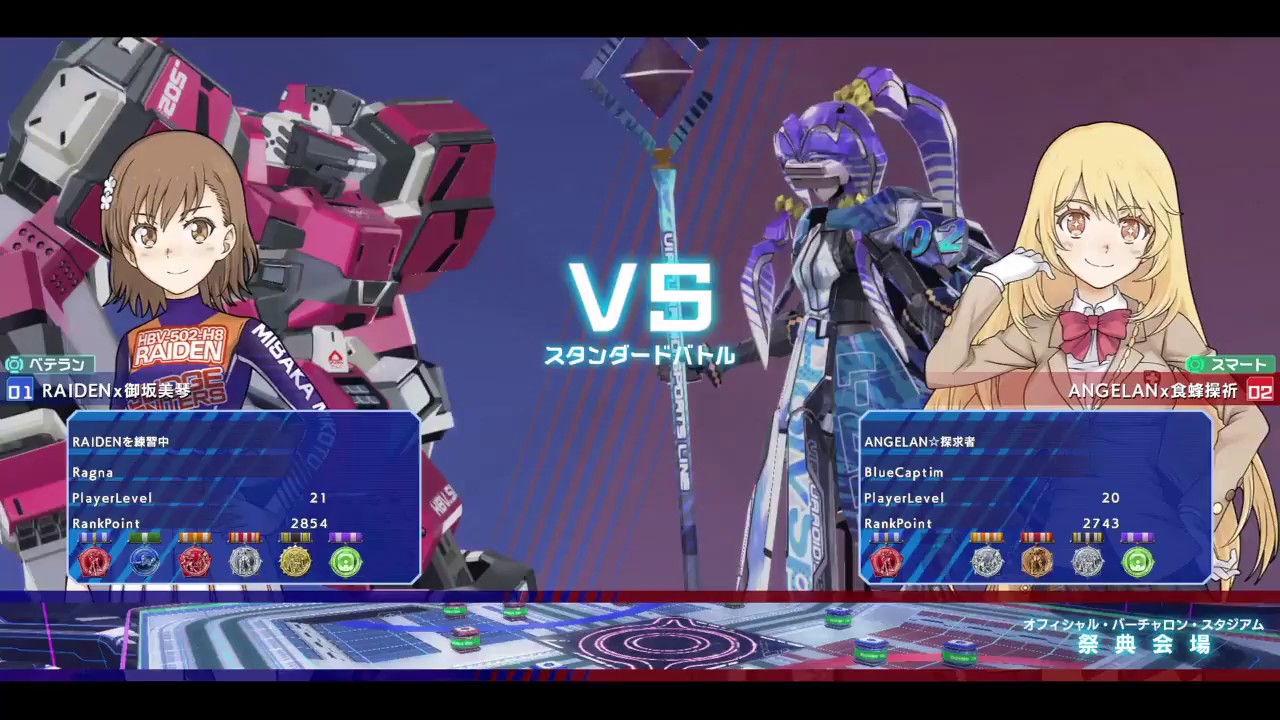The image size is (1280, 720).
Task: Enable the 01 player slot indicator
Action: 20,391
